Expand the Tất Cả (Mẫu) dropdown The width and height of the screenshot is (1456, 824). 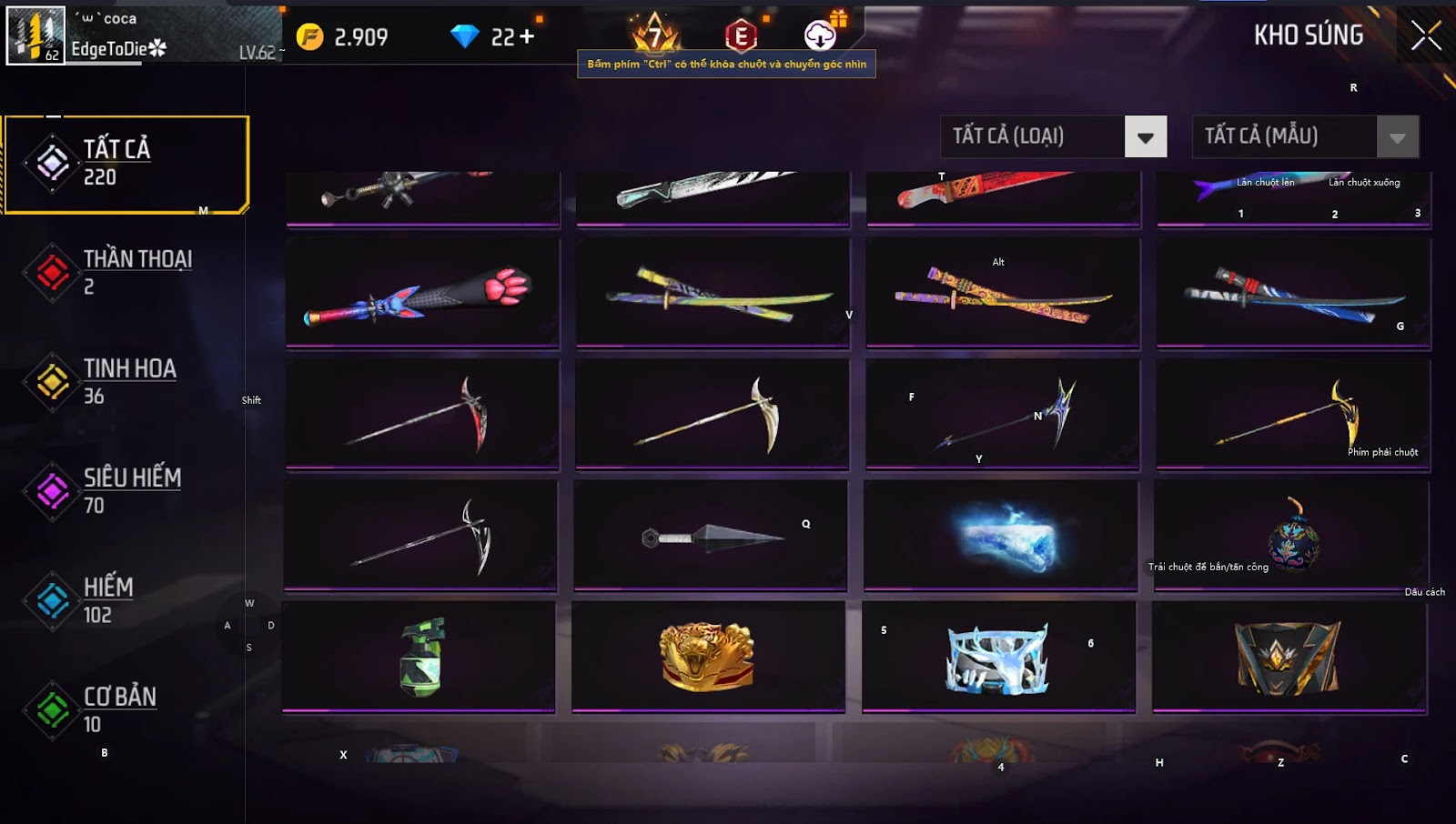[1305, 136]
